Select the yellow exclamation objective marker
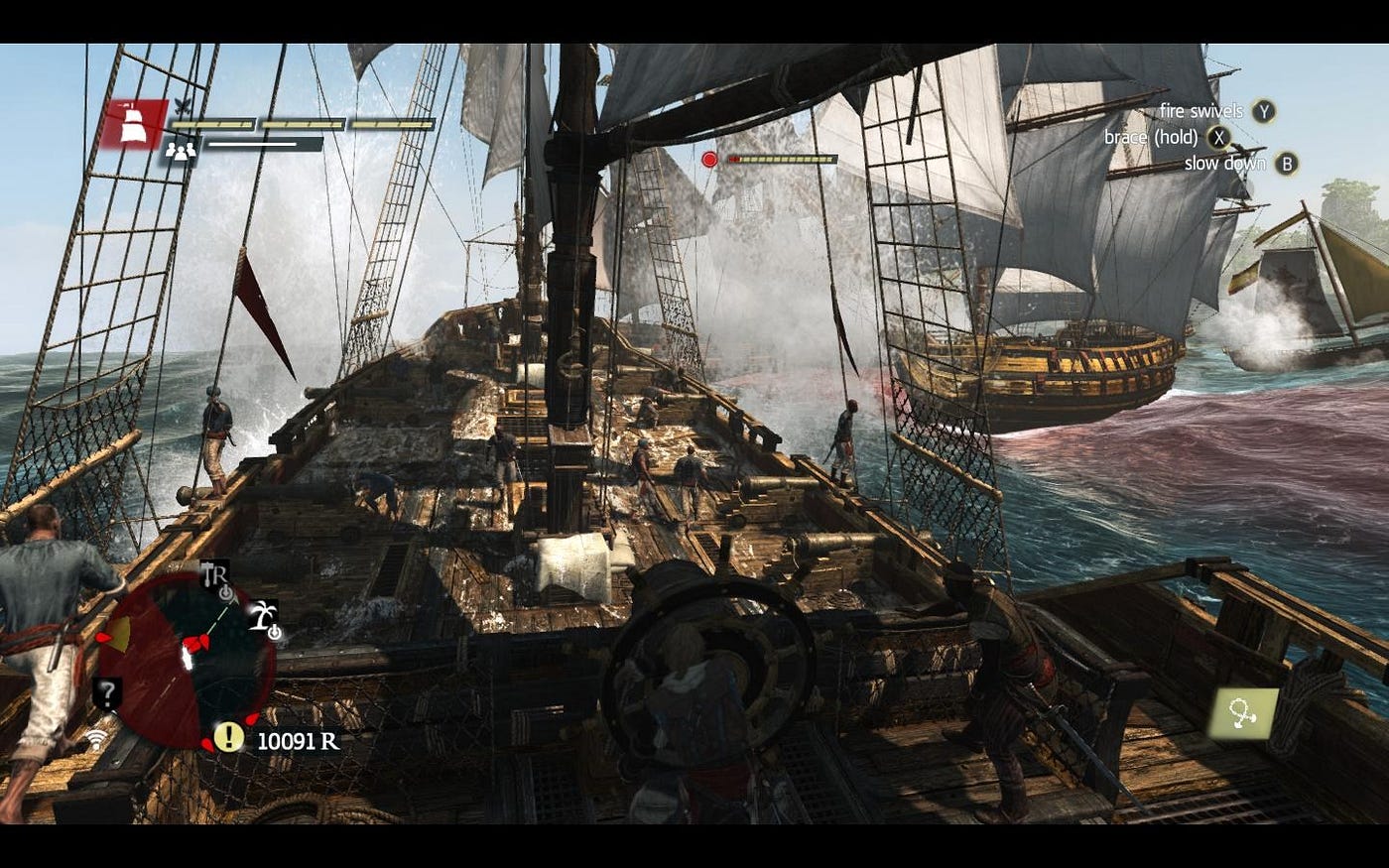 229,737
